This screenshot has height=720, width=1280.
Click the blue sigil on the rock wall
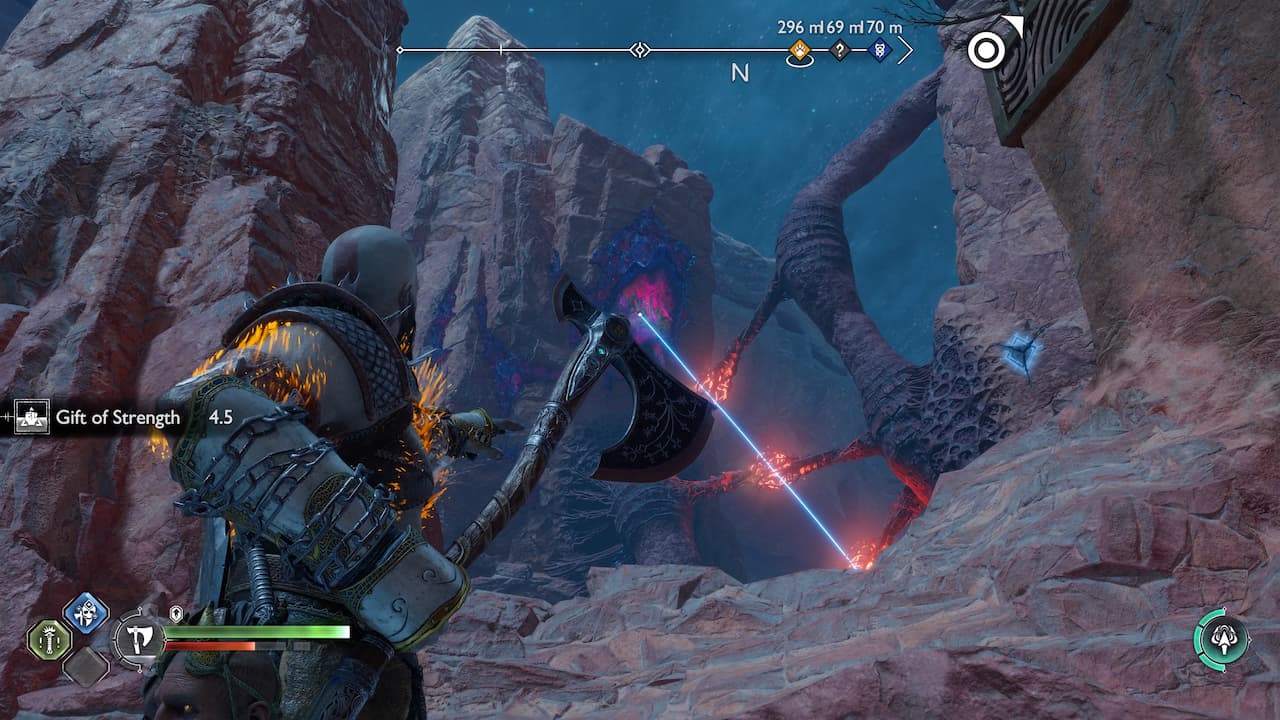[x=1022, y=348]
